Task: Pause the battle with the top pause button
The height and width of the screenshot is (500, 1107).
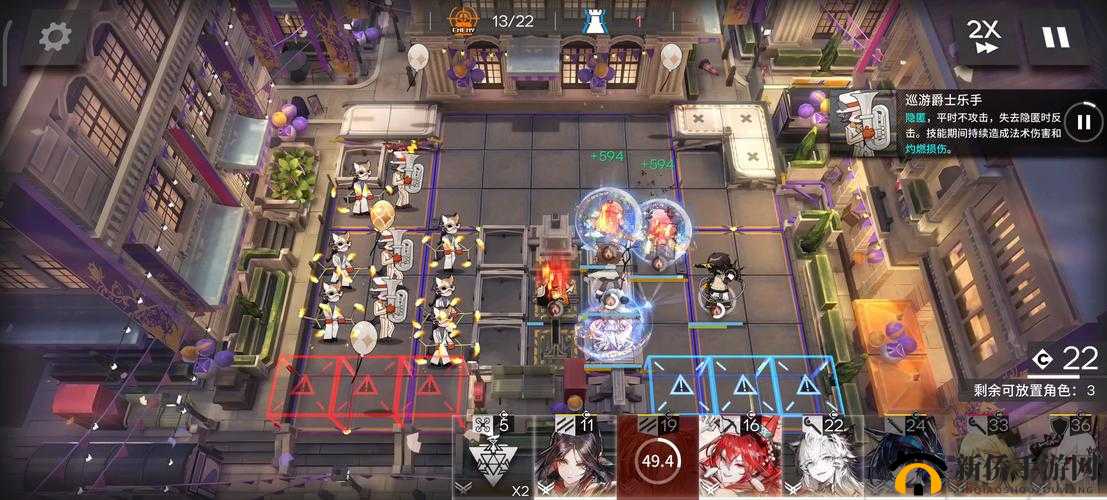Action: (1055, 37)
